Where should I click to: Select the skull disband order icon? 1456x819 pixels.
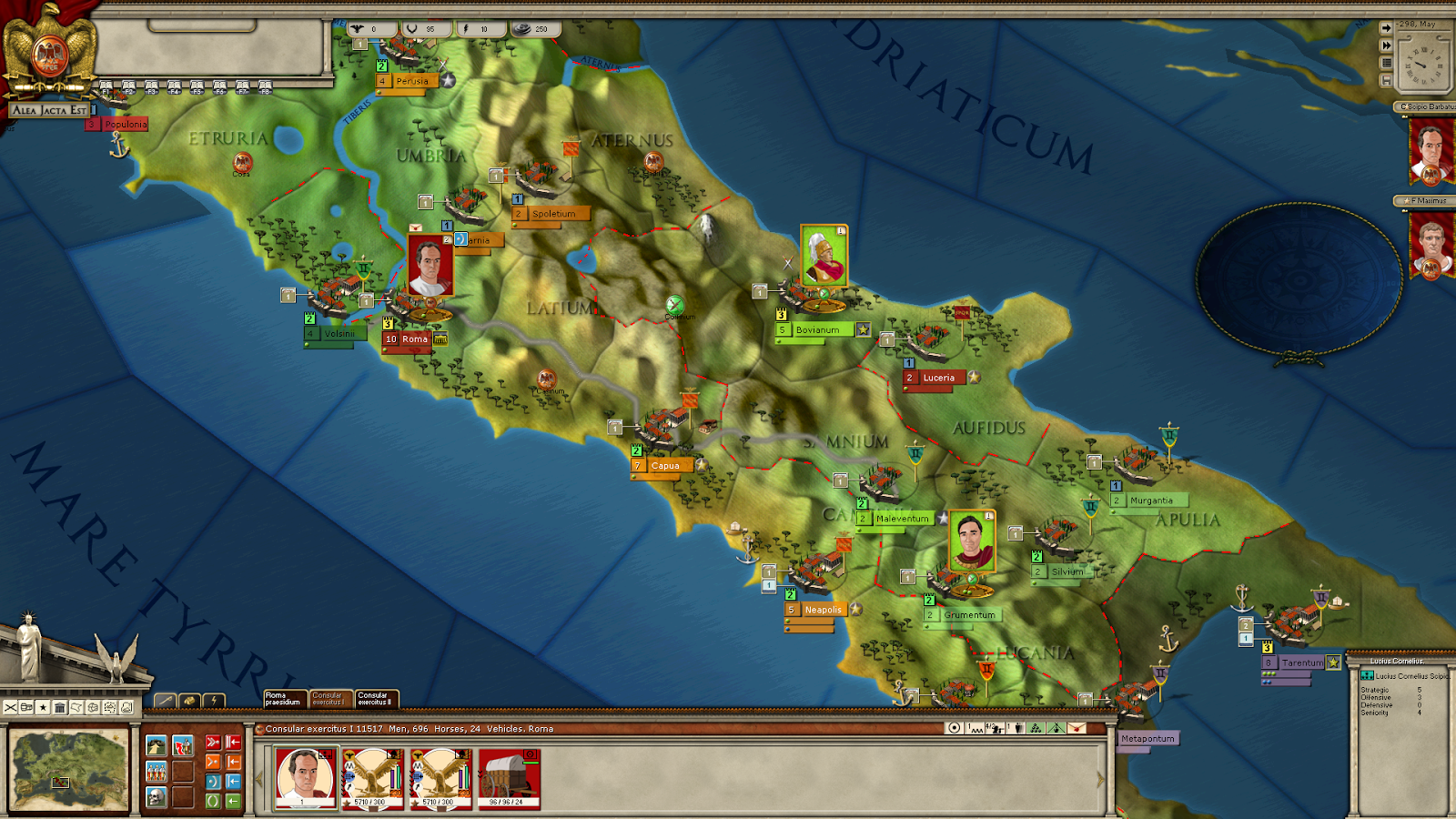pyautogui.click(x=156, y=797)
